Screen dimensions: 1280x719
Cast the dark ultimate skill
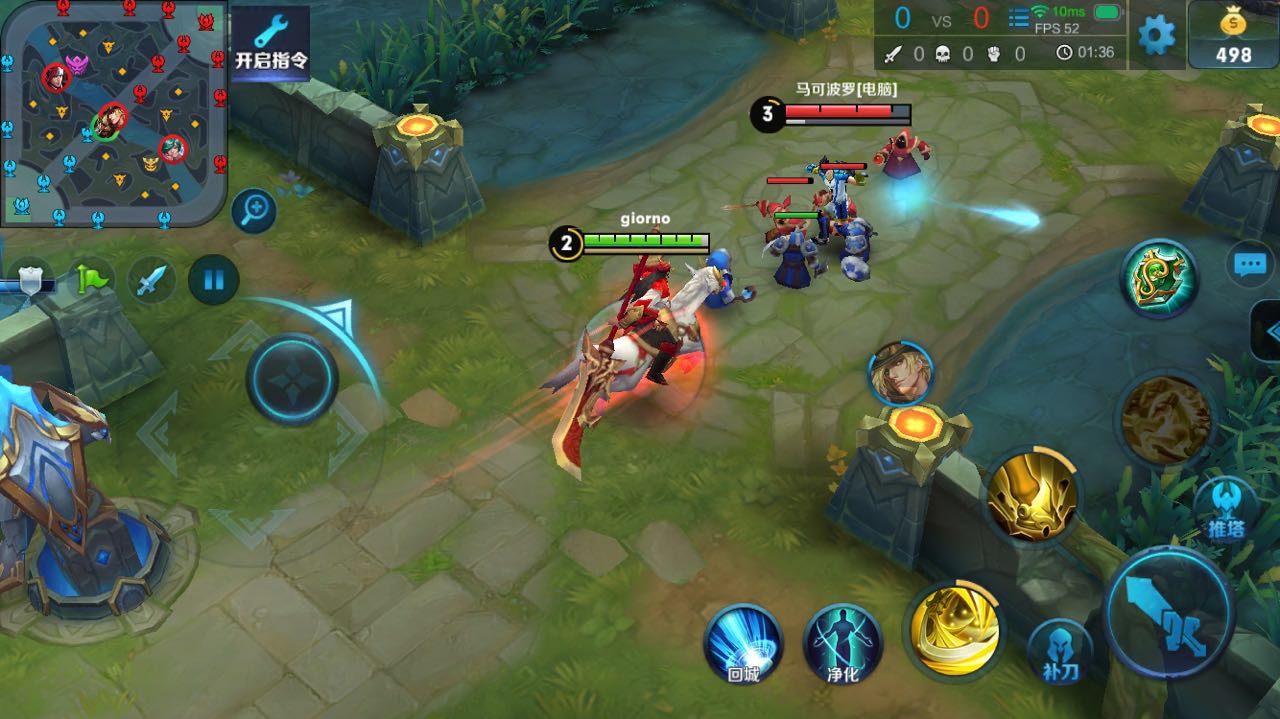click(x=1166, y=420)
